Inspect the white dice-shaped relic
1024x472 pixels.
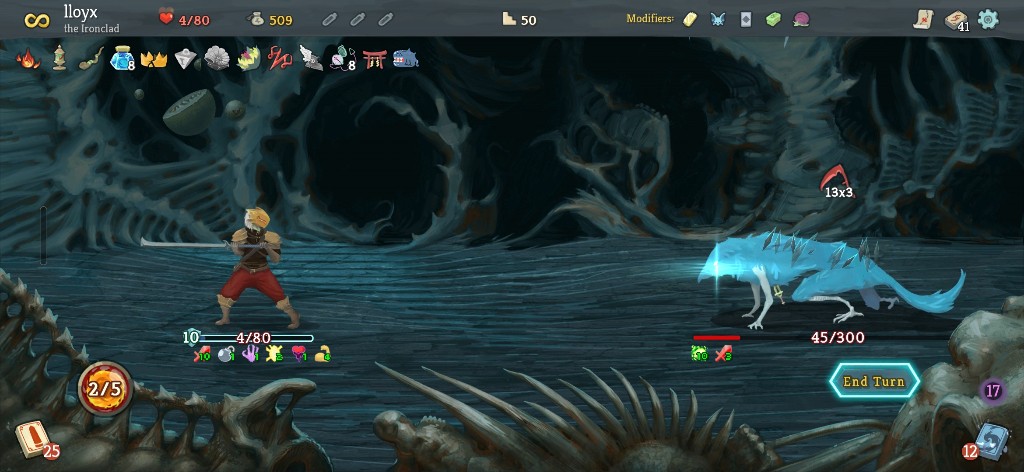[x=185, y=59]
